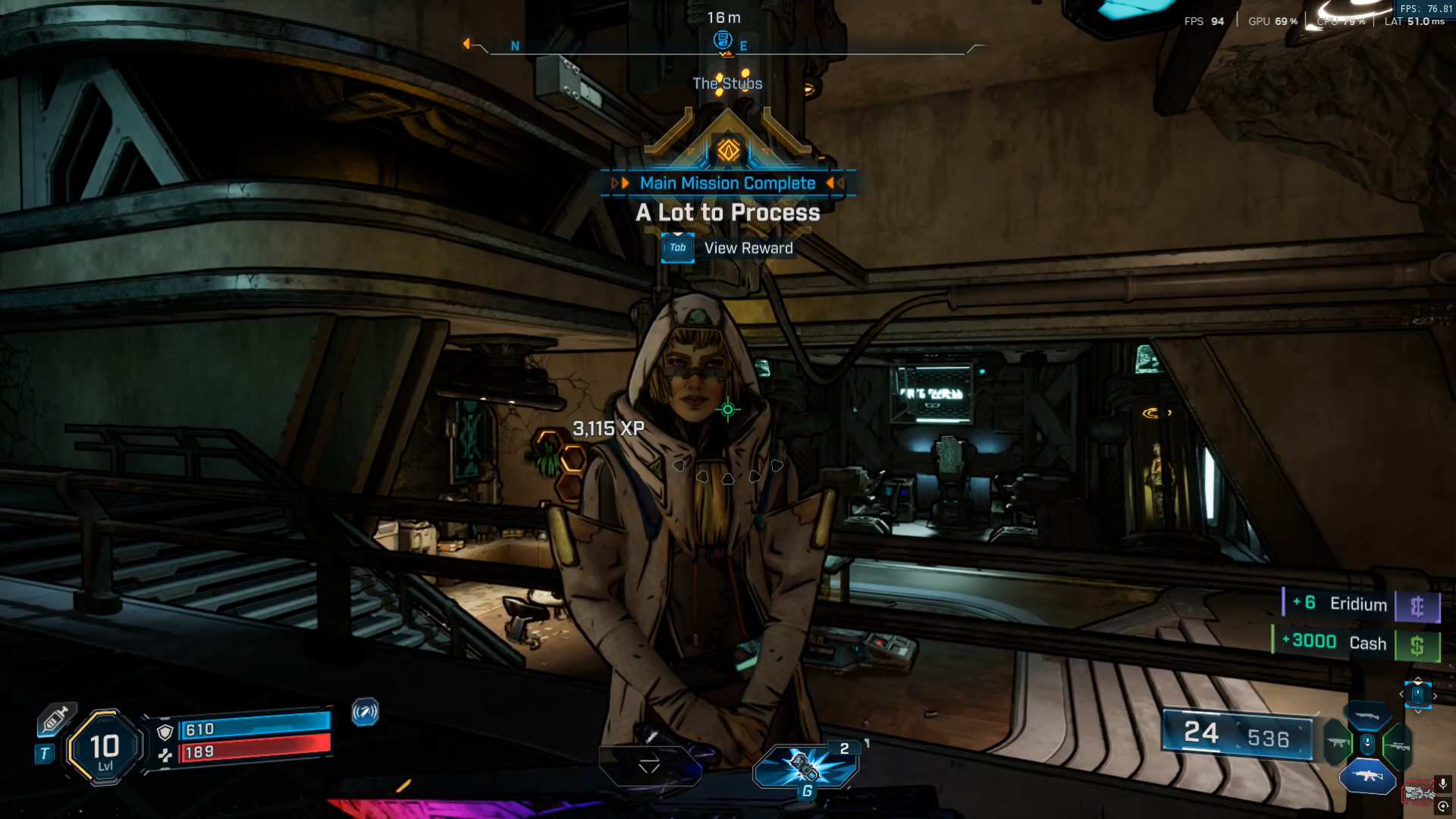This screenshot has width=1456, height=819.
Task: Toggle the microphone overlay button
Action: [1443, 783]
